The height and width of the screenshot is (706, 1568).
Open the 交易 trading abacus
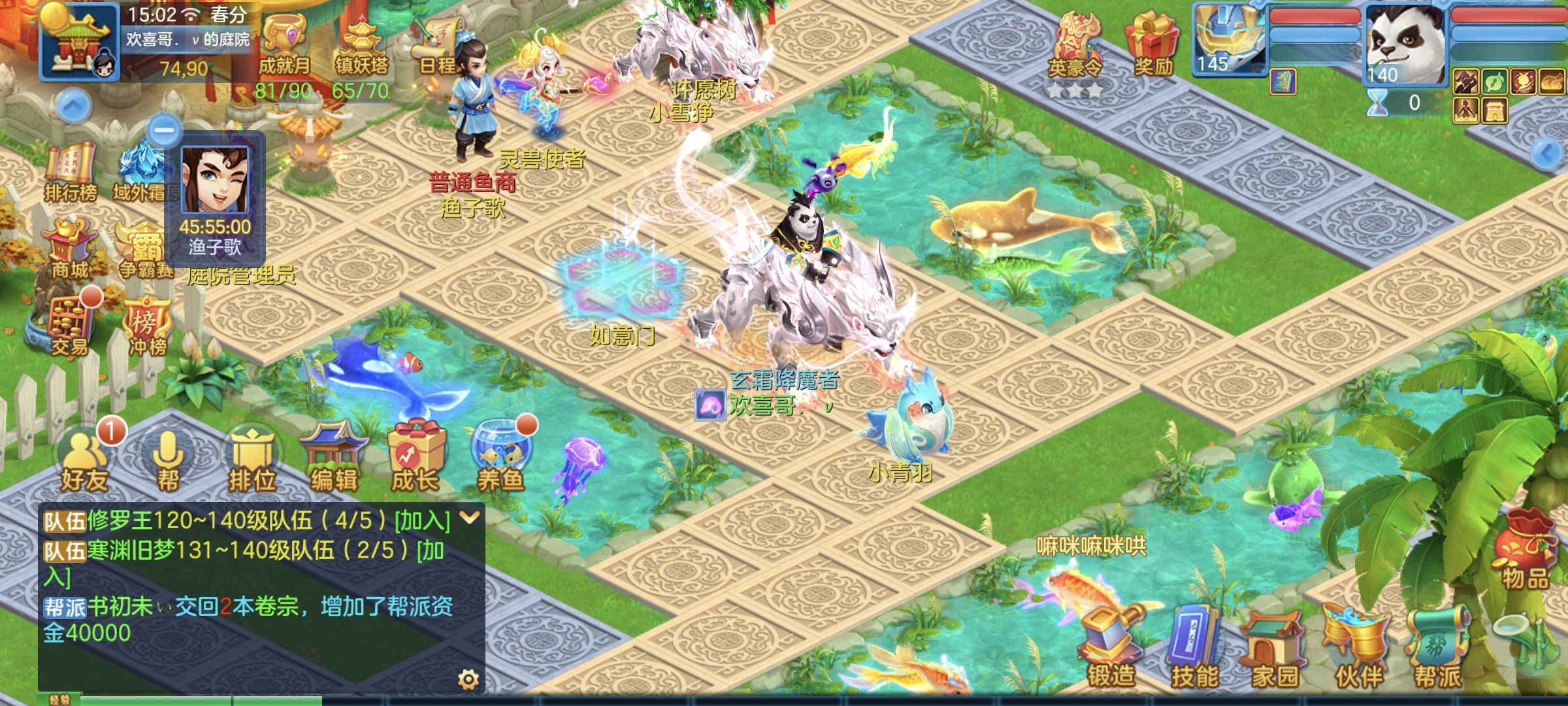click(69, 325)
